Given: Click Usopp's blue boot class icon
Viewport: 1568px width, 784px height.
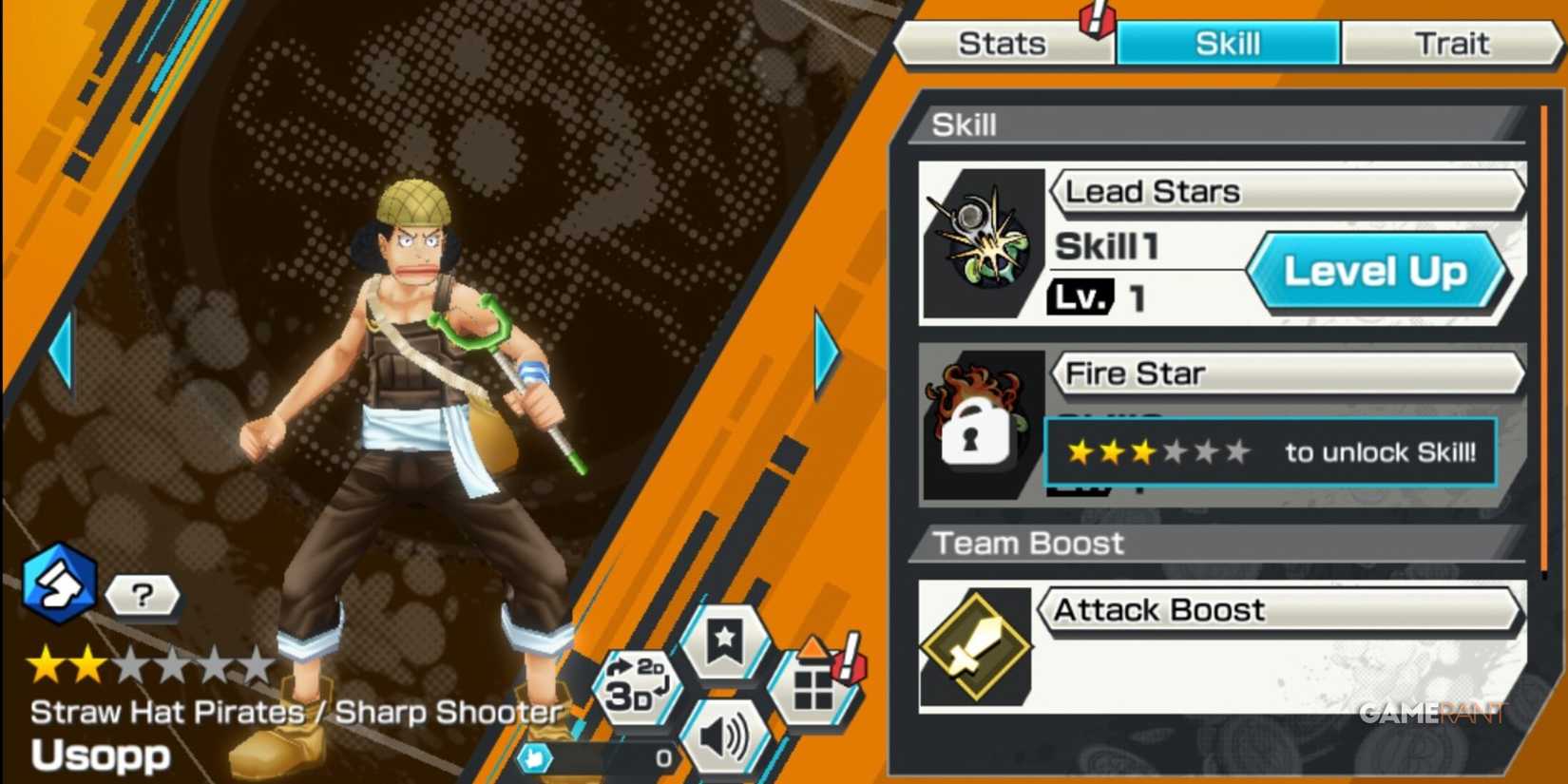Looking at the screenshot, I should point(59,584).
